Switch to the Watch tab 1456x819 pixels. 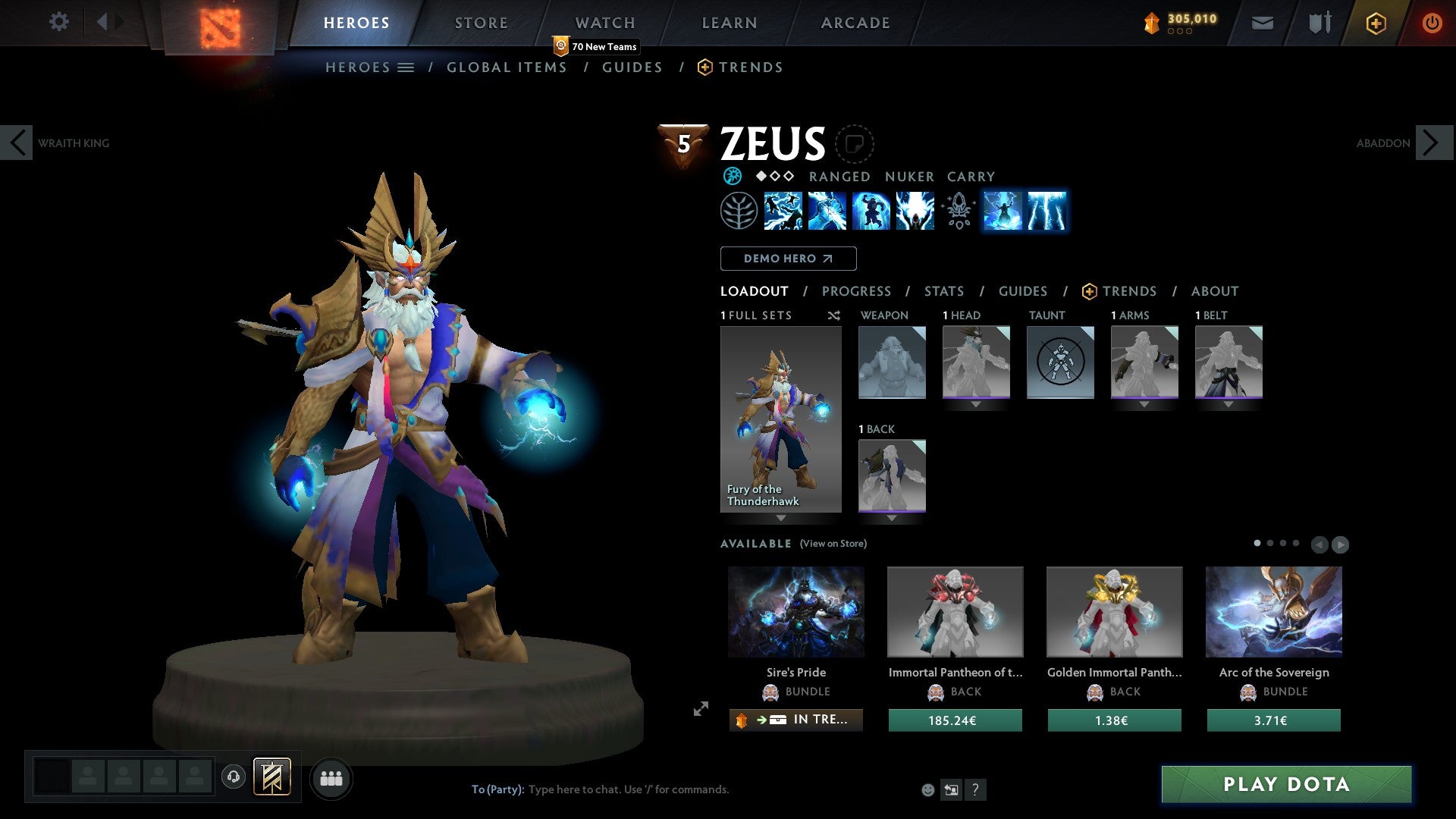tap(604, 23)
